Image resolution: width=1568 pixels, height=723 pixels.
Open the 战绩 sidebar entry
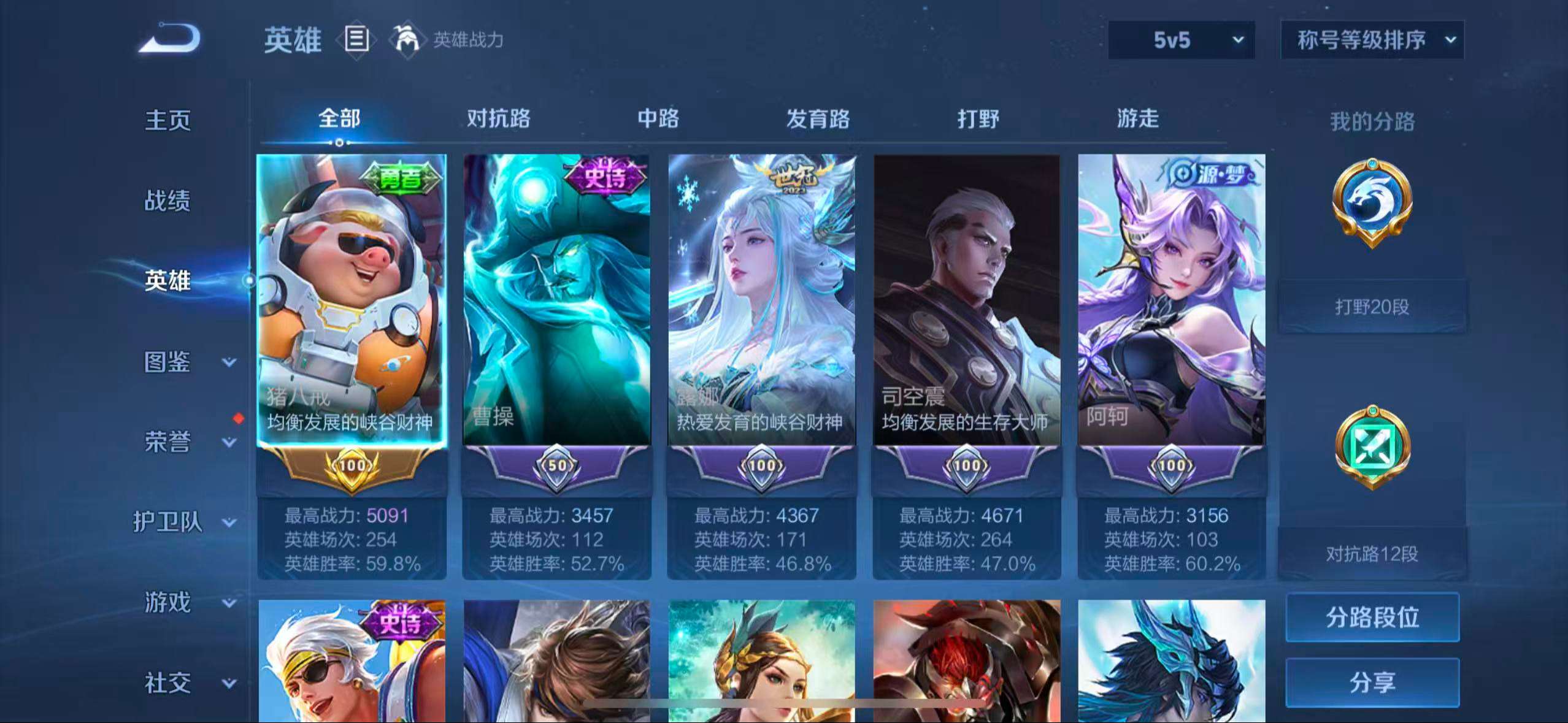tap(167, 201)
